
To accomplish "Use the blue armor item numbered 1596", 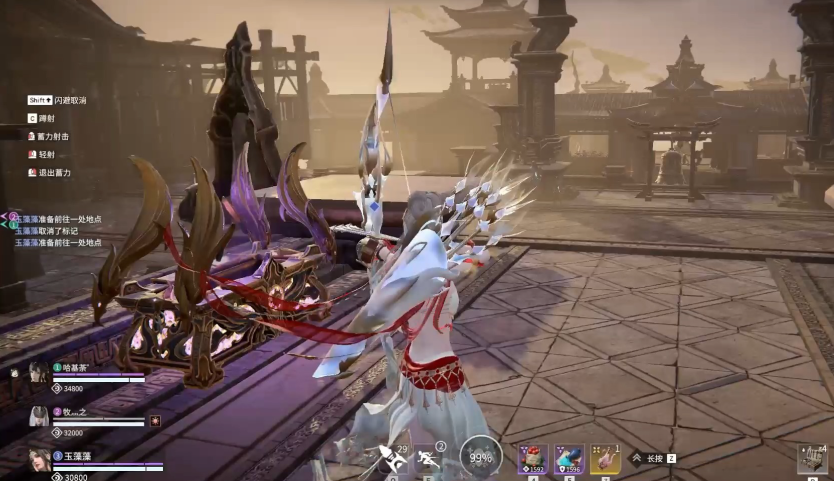I will [569, 459].
